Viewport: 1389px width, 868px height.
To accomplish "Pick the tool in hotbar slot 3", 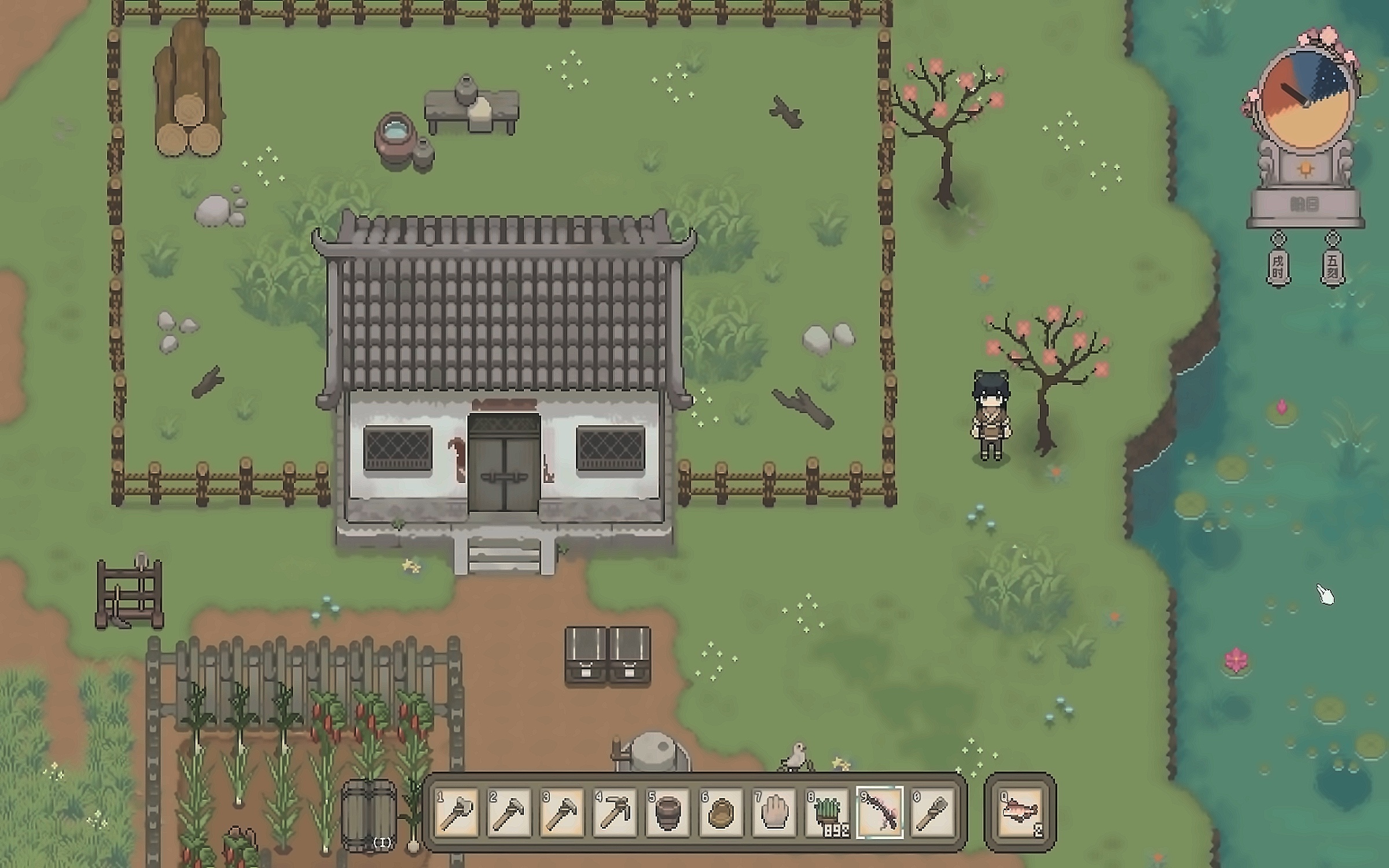I will [x=562, y=812].
